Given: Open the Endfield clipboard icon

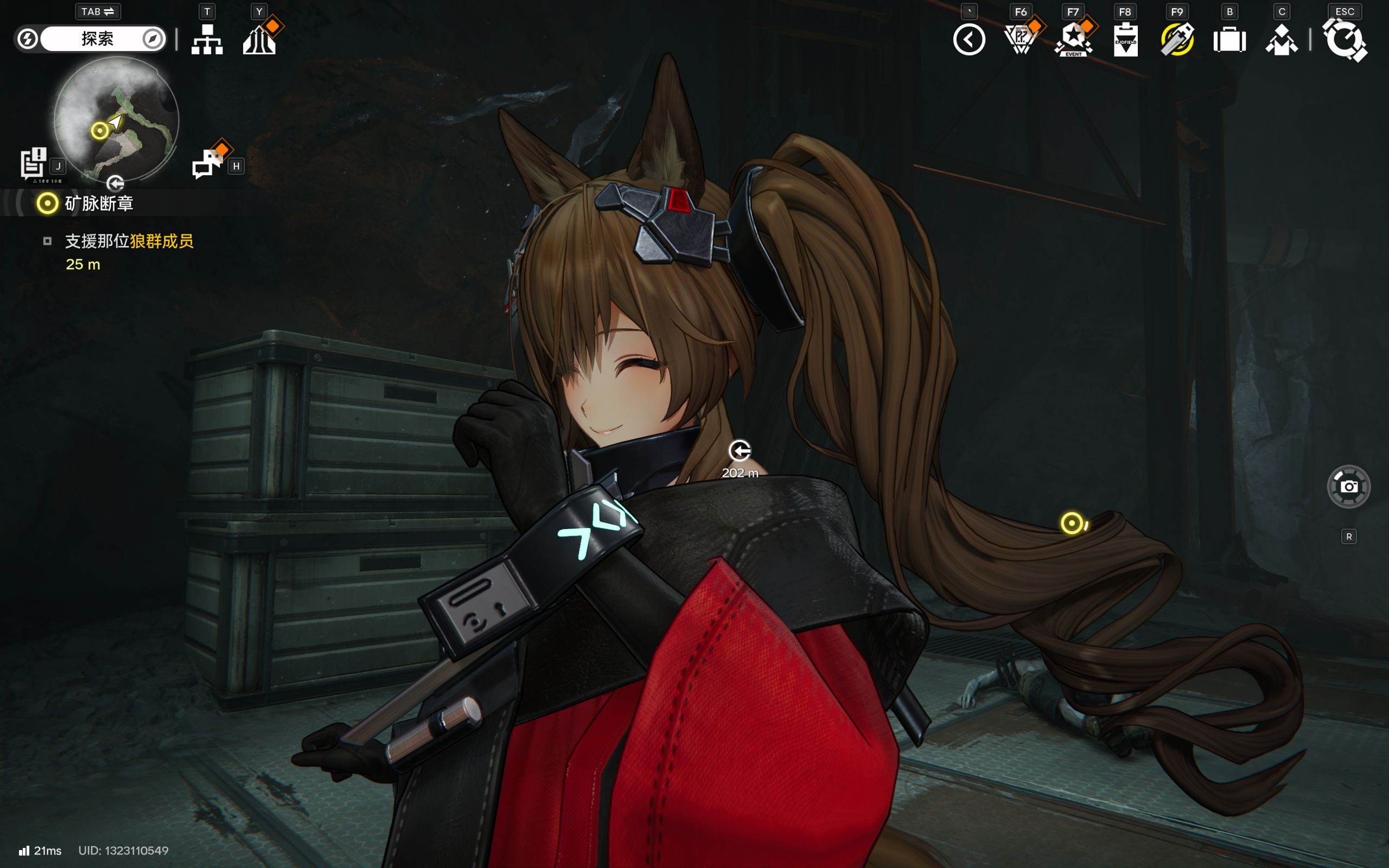Looking at the screenshot, I should [1125, 40].
